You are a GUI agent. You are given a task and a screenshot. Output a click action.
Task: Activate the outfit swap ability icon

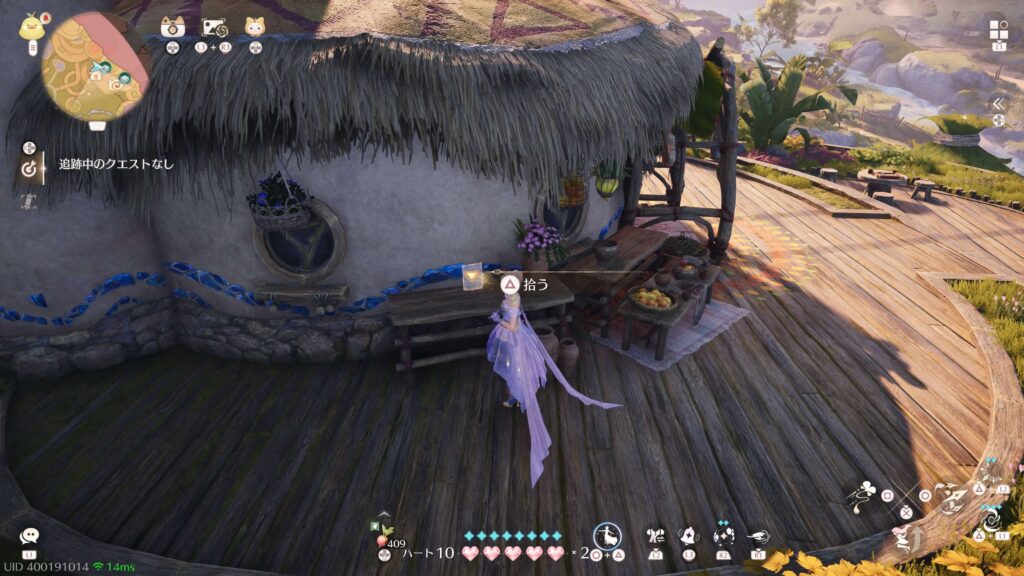click(657, 536)
